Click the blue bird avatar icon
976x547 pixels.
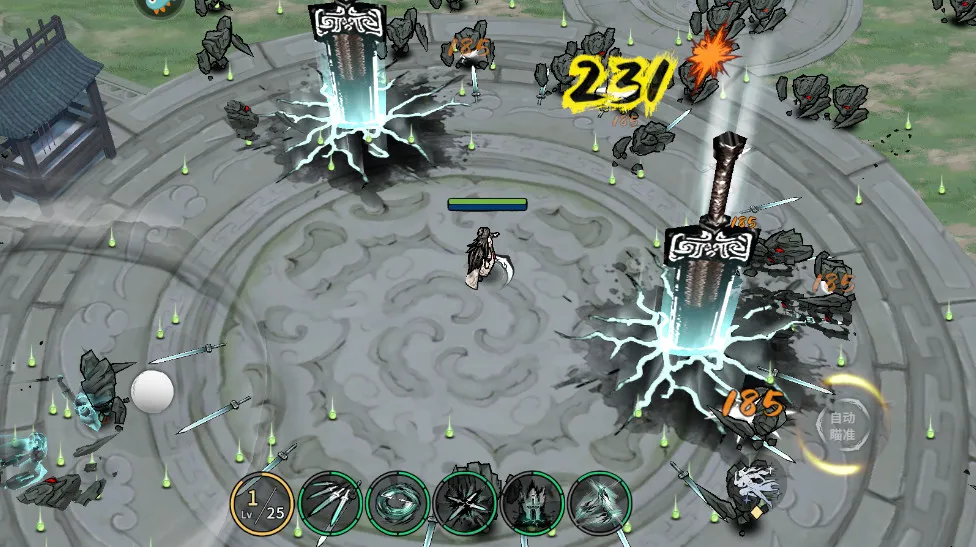point(159,6)
